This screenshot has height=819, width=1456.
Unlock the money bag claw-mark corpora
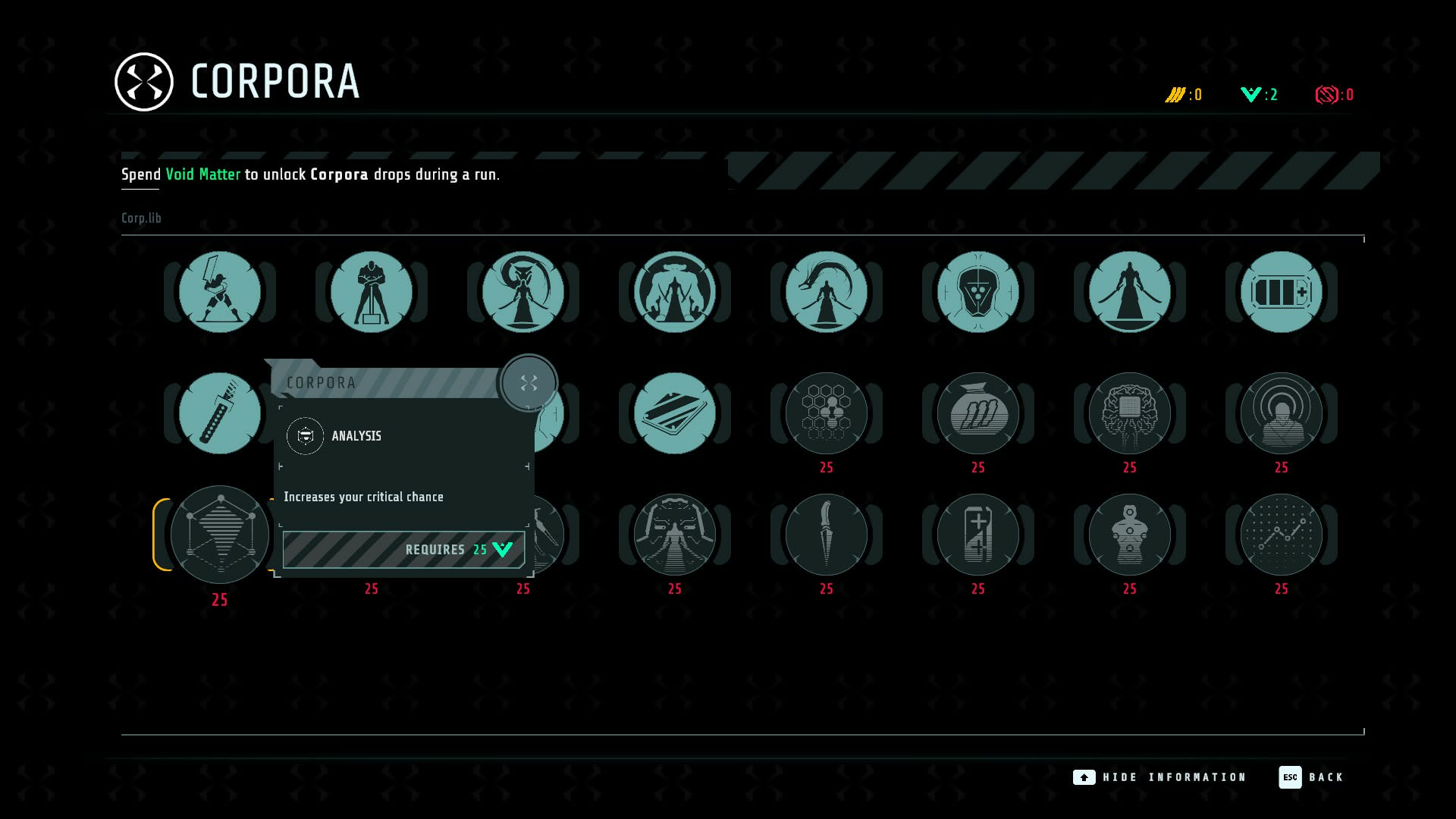pyautogui.click(x=978, y=413)
